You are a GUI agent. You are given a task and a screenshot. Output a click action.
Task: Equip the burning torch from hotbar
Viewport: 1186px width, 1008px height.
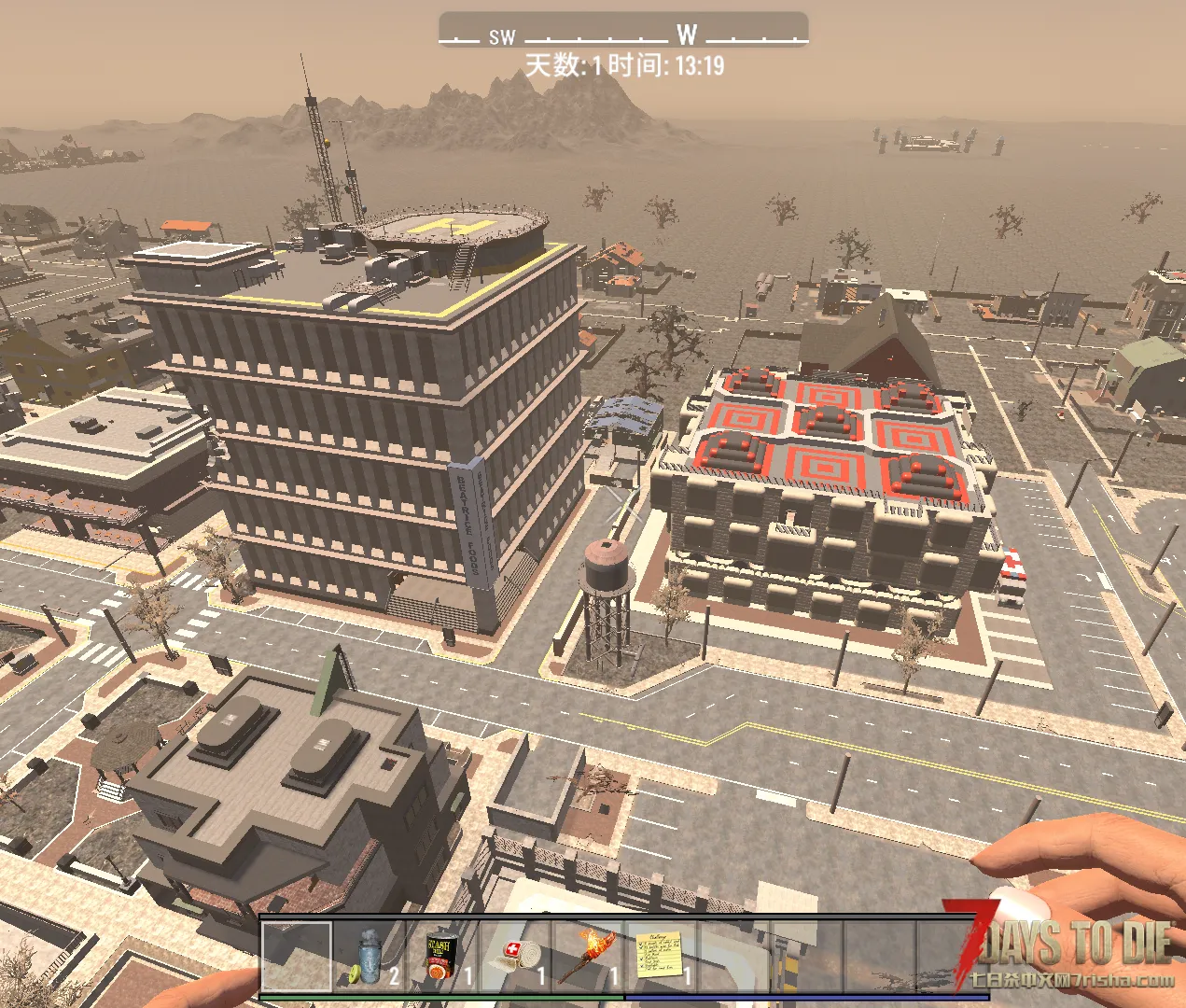click(589, 956)
